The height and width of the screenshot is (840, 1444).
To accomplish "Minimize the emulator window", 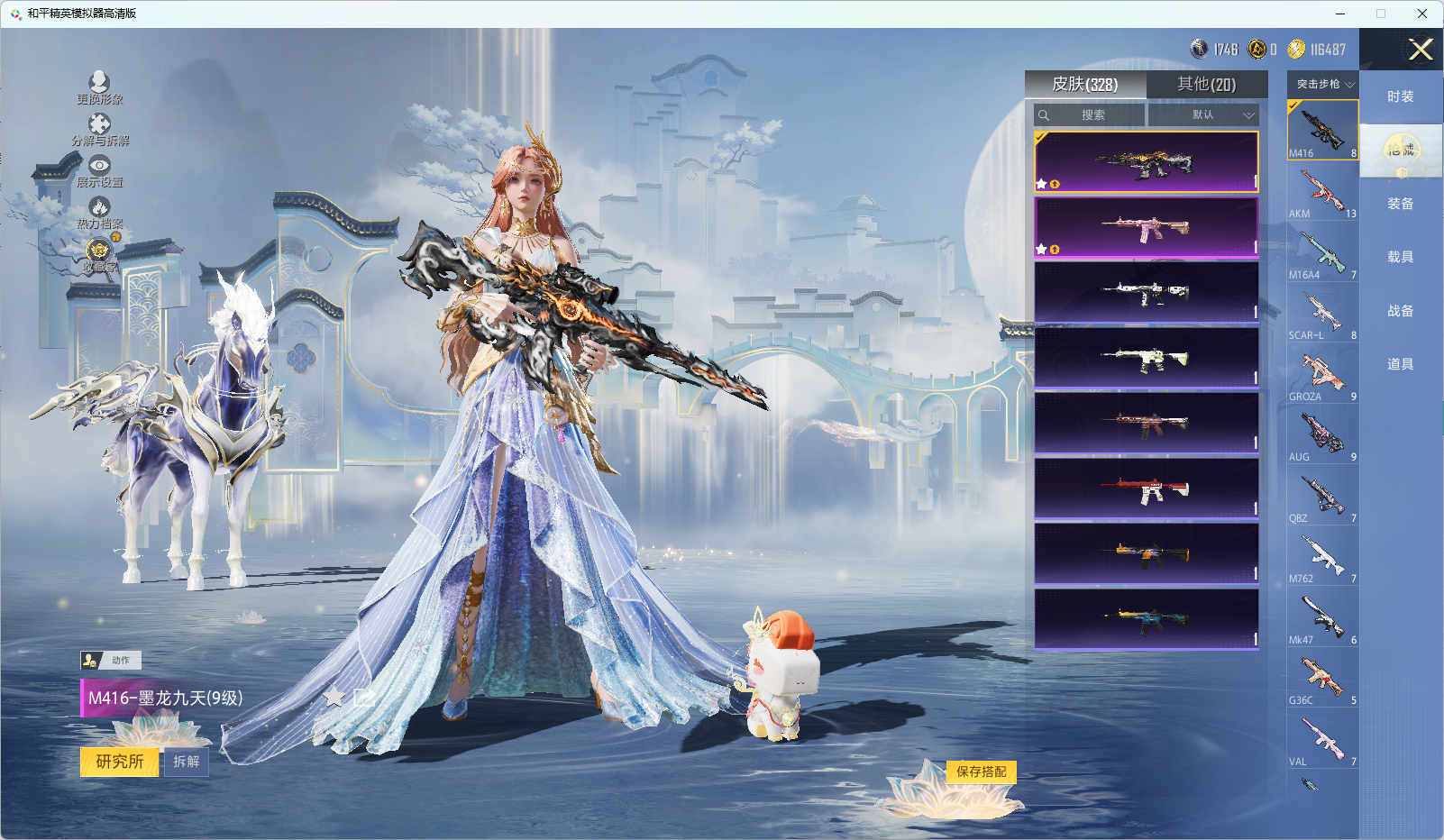I will click(1340, 14).
